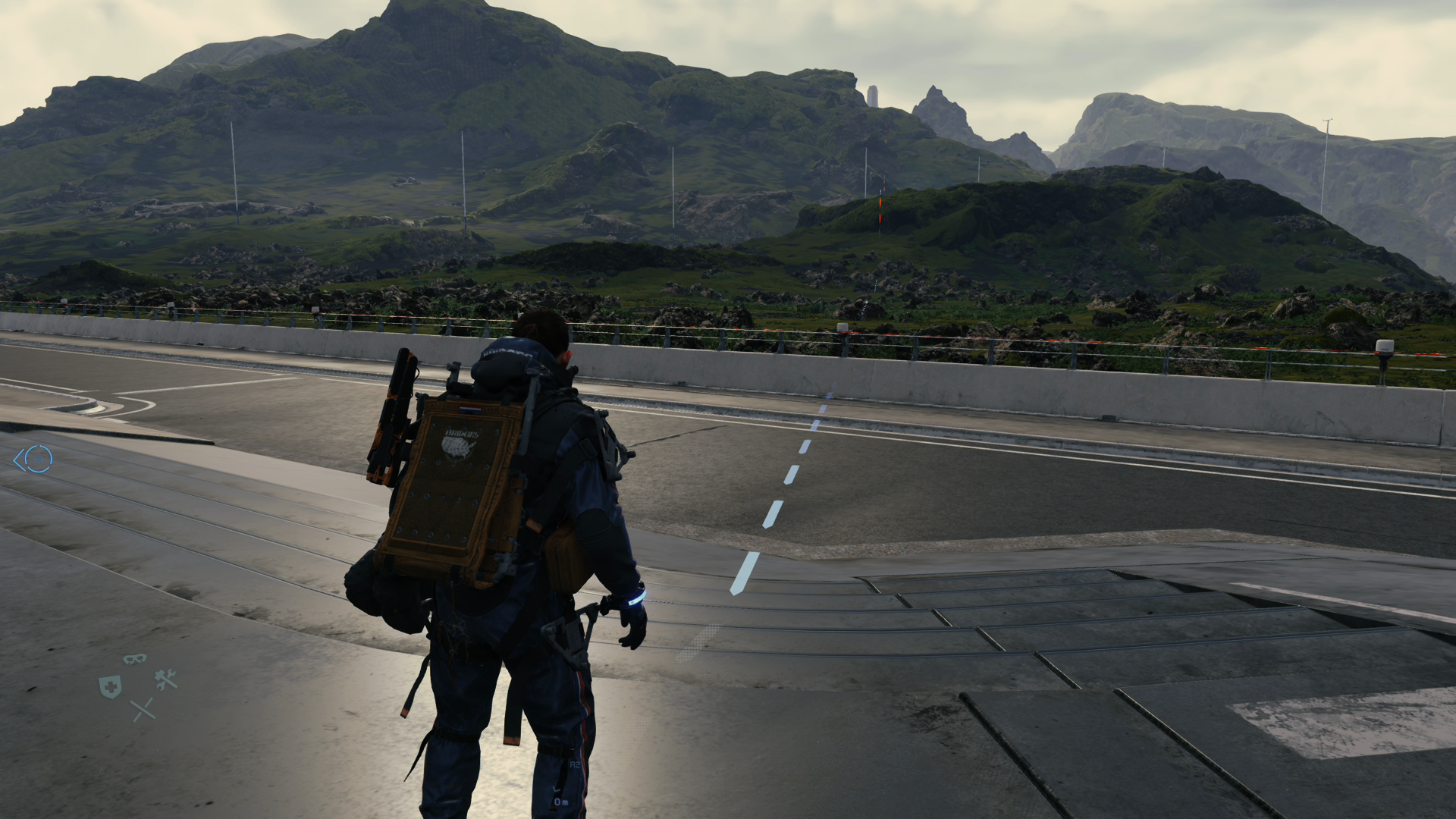
Task: Open the shield-with-cross items icon
Action: point(110,686)
